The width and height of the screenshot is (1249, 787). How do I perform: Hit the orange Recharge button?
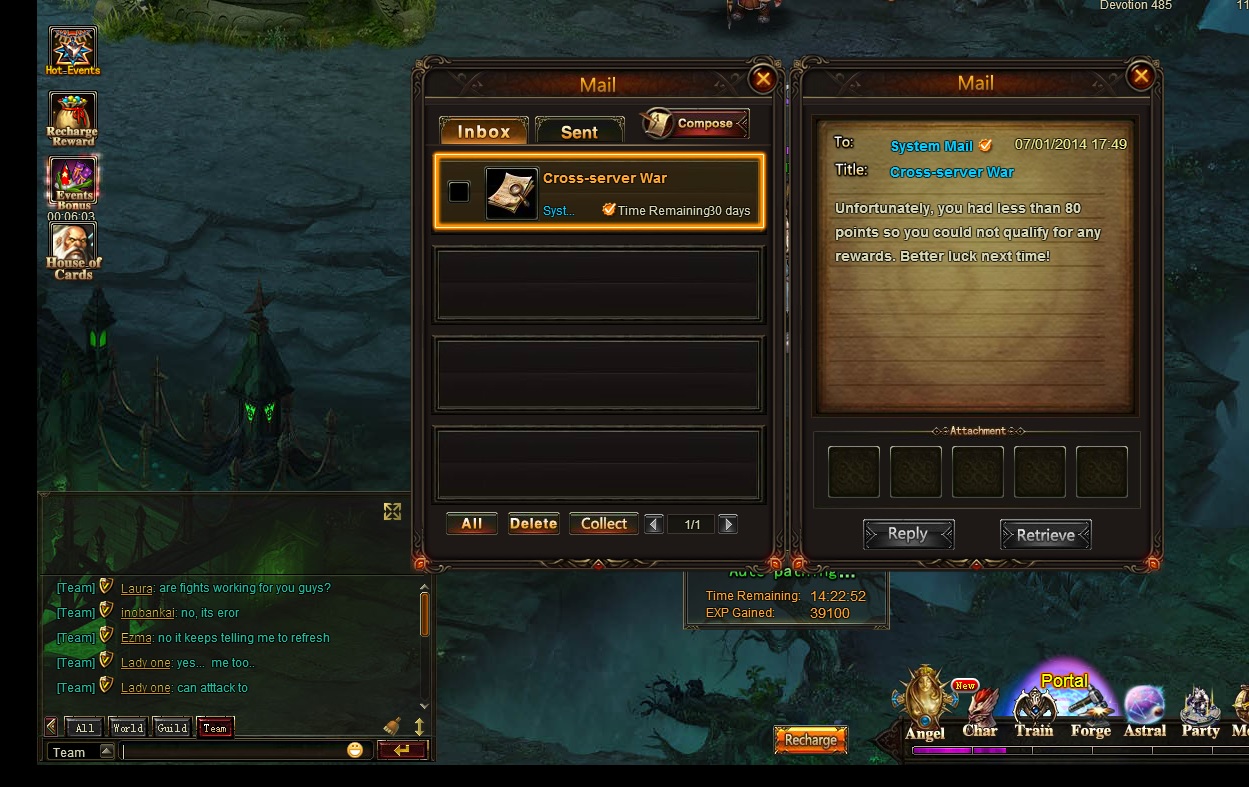(810, 740)
